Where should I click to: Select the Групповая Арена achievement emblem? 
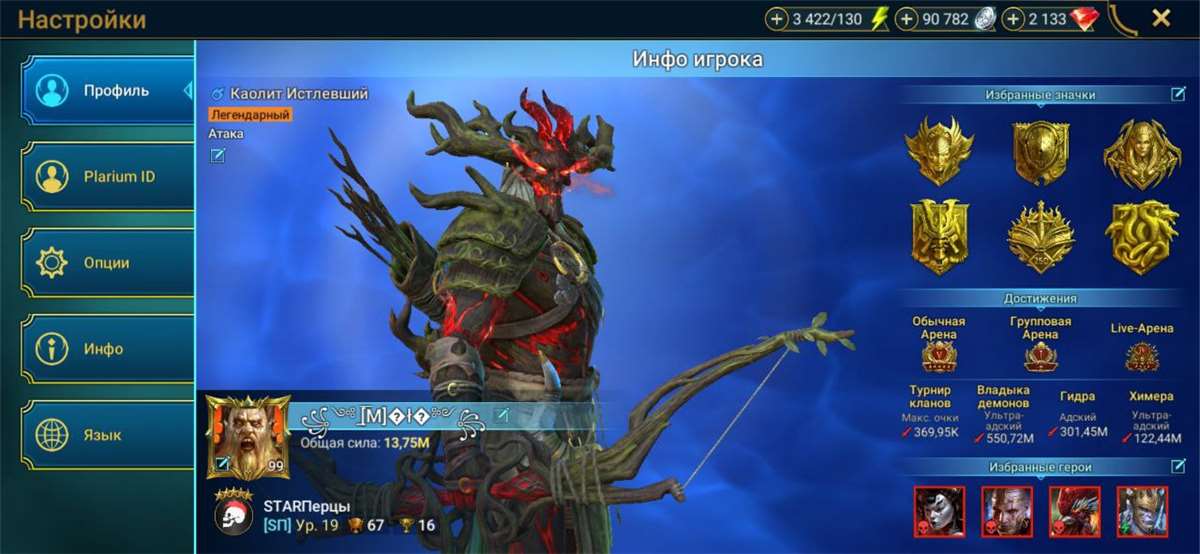(1040, 356)
